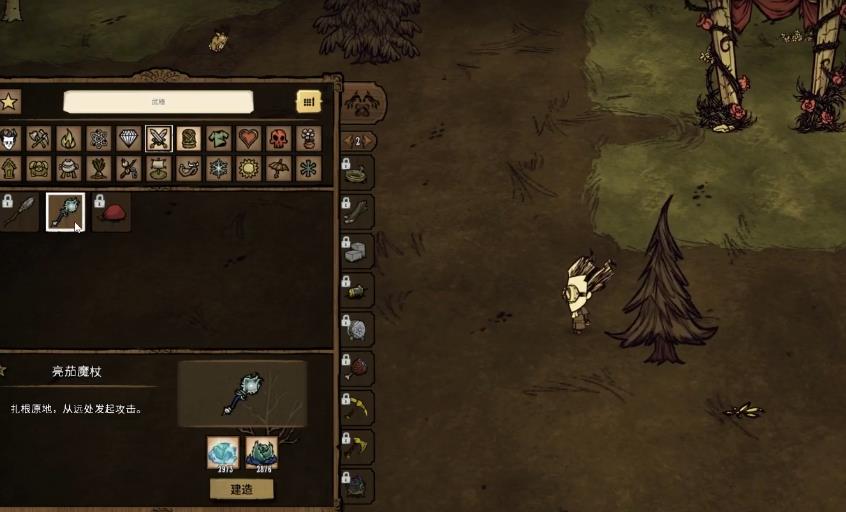
Task: Select the locked spear recipe
Action: [x=20, y=212]
